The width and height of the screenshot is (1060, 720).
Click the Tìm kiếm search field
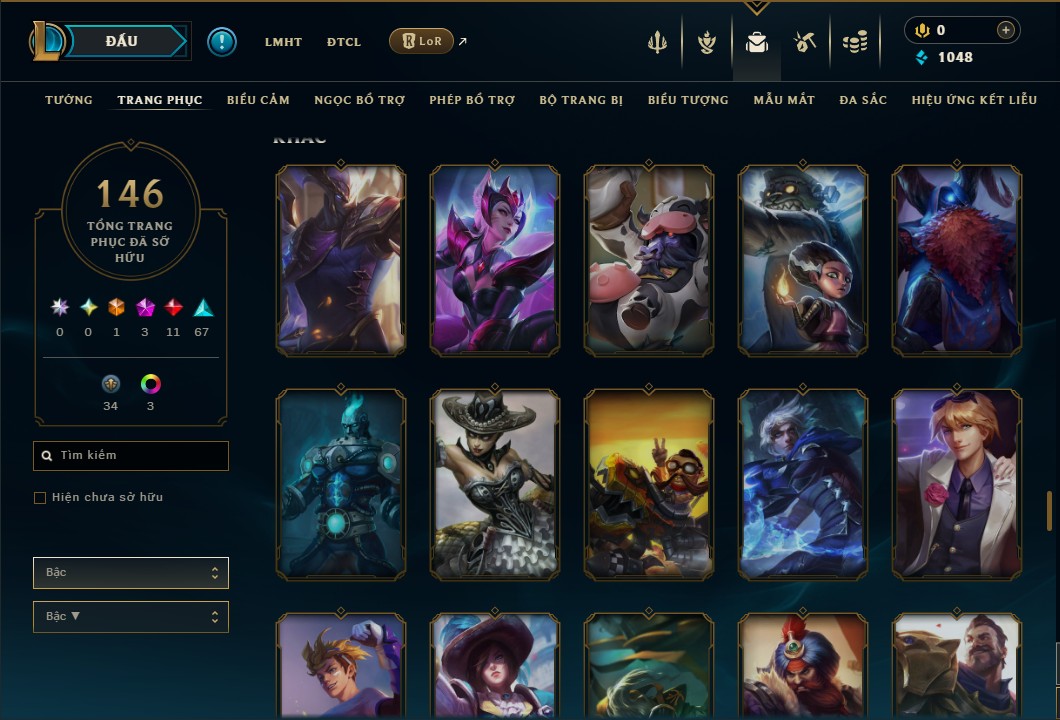click(131, 456)
